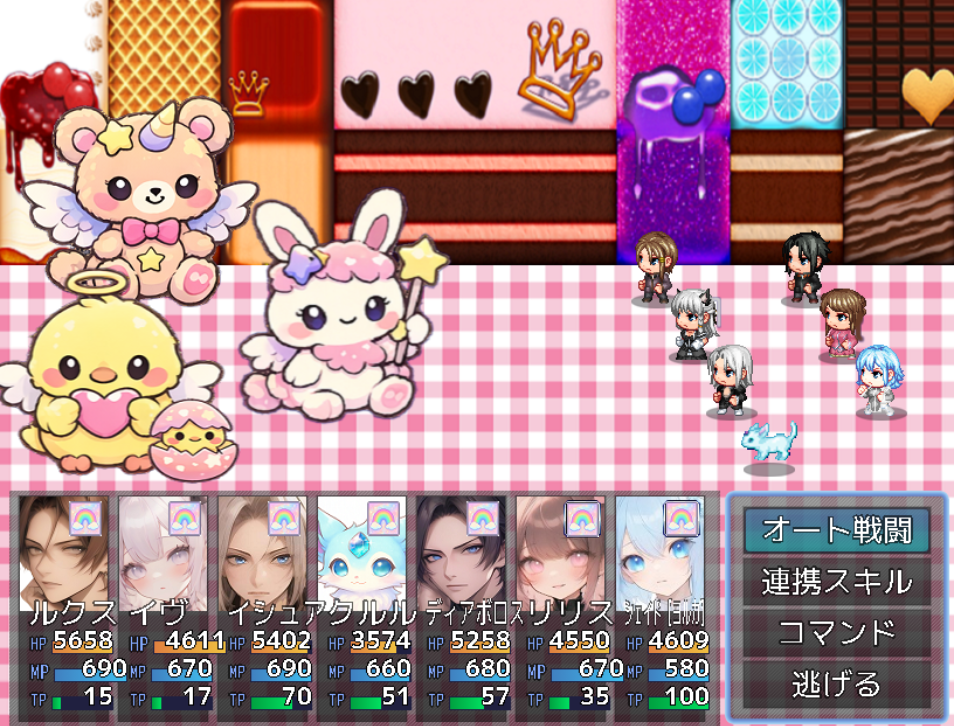Choose the 連携スキル option
Screen dimensions: 954x726
click(836, 581)
